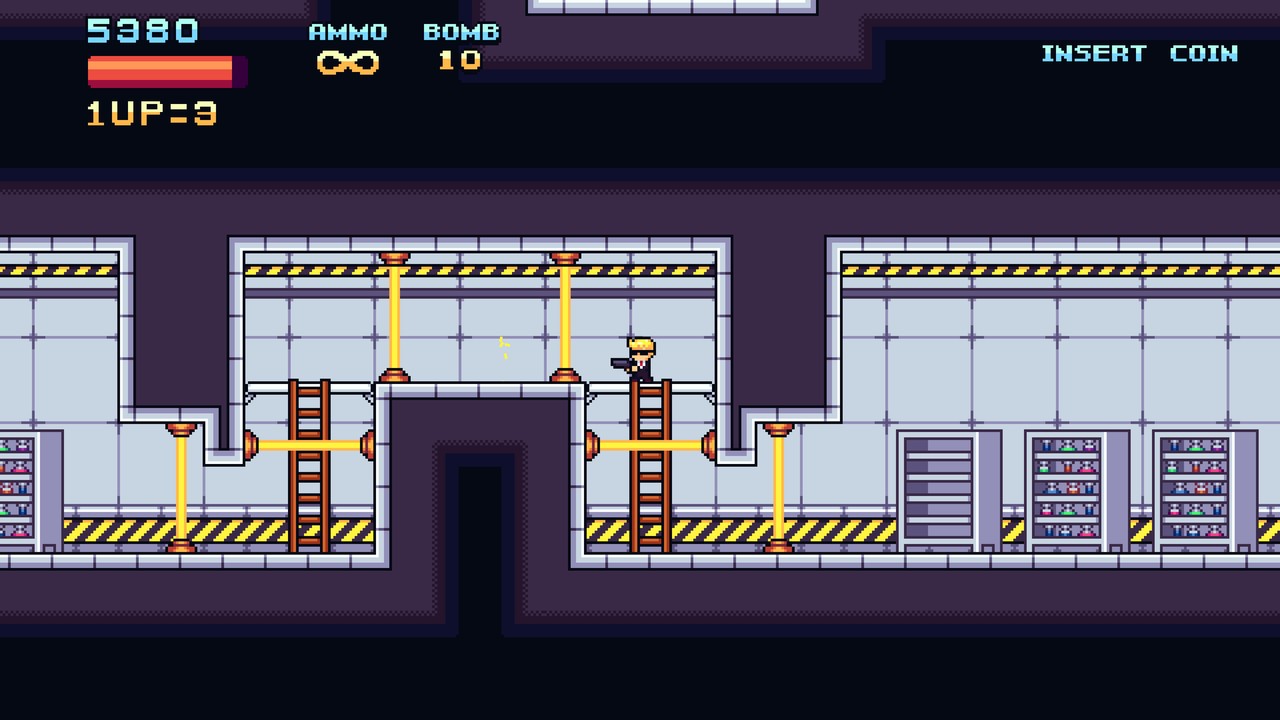Click the orange health bar
1280x720 pixels.
160,70
